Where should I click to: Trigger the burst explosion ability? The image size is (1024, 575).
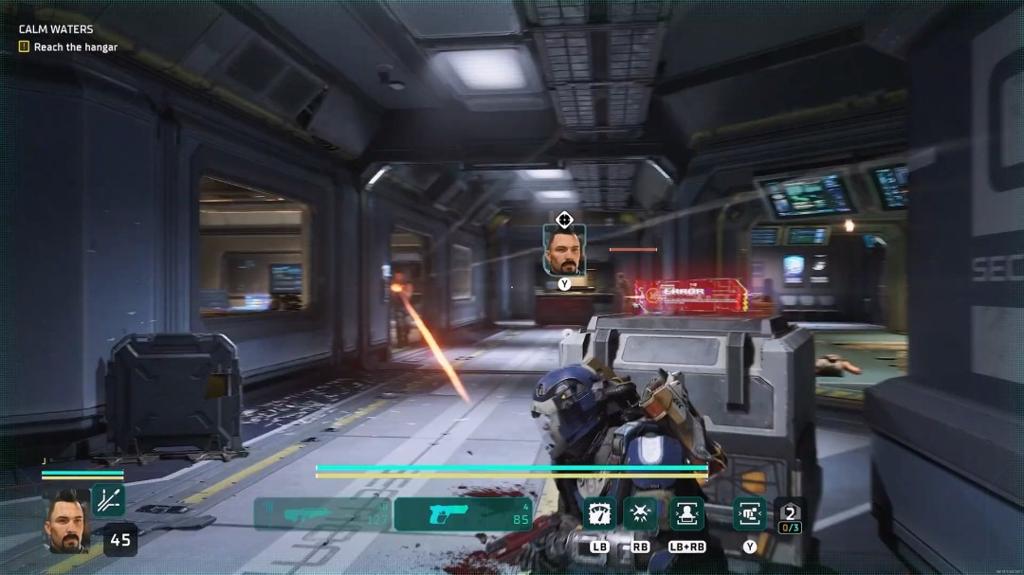(641, 513)
